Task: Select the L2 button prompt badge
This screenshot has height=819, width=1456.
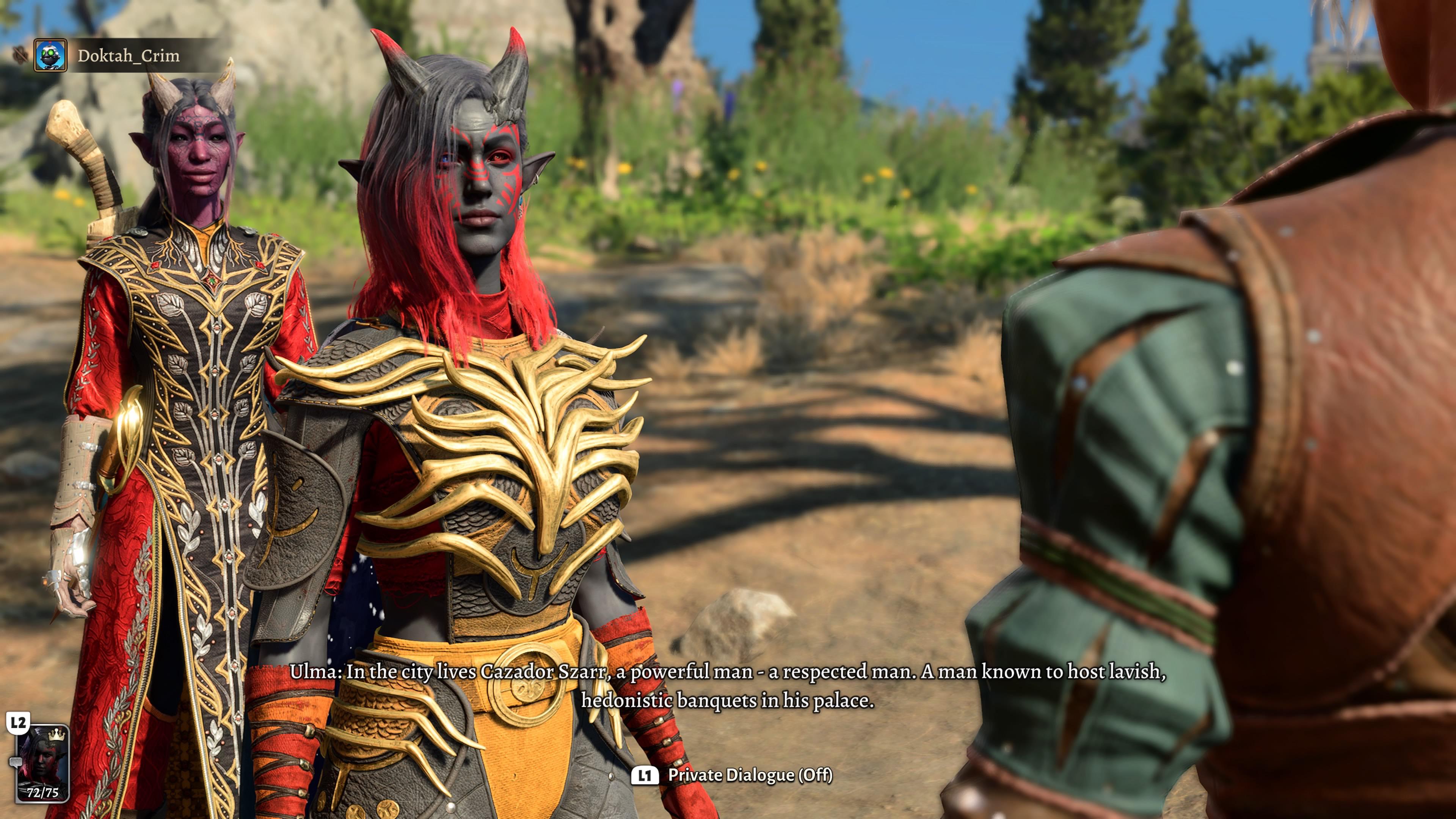Action: pos(19,722)
